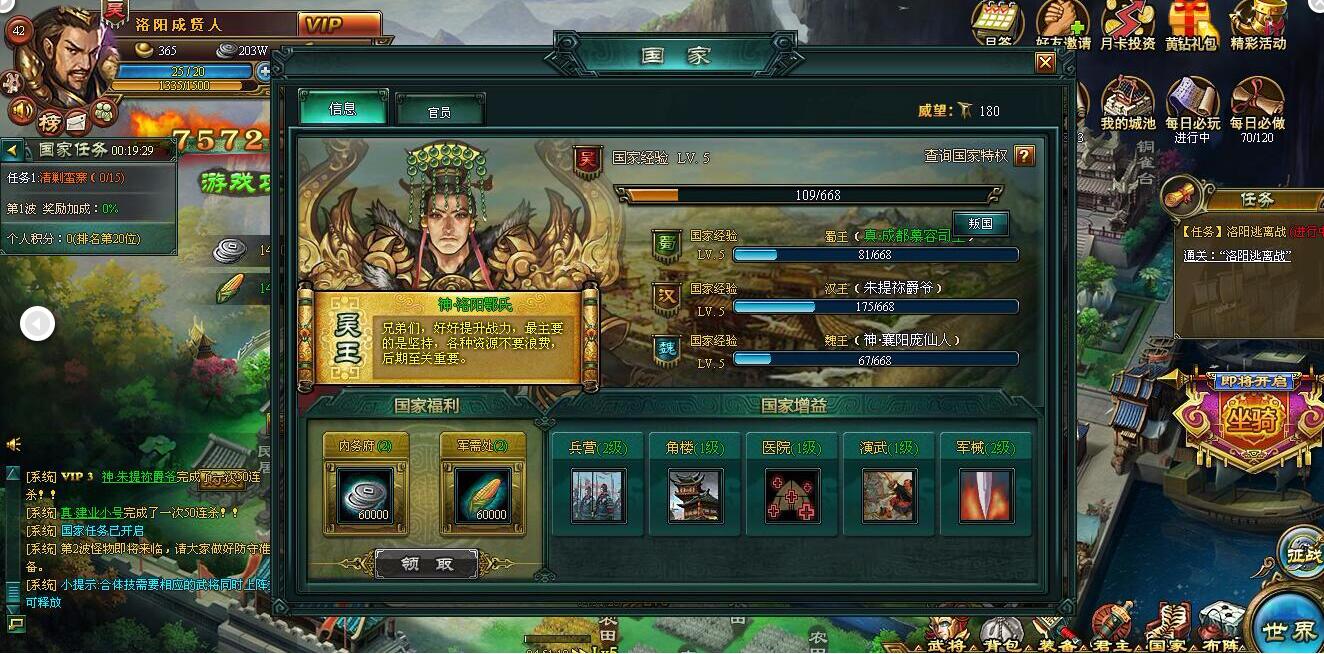This screenshot has width=1324, height=654.
Task: Open the 月卡投资 monthly card icon
Action: tap(1127, 24)
